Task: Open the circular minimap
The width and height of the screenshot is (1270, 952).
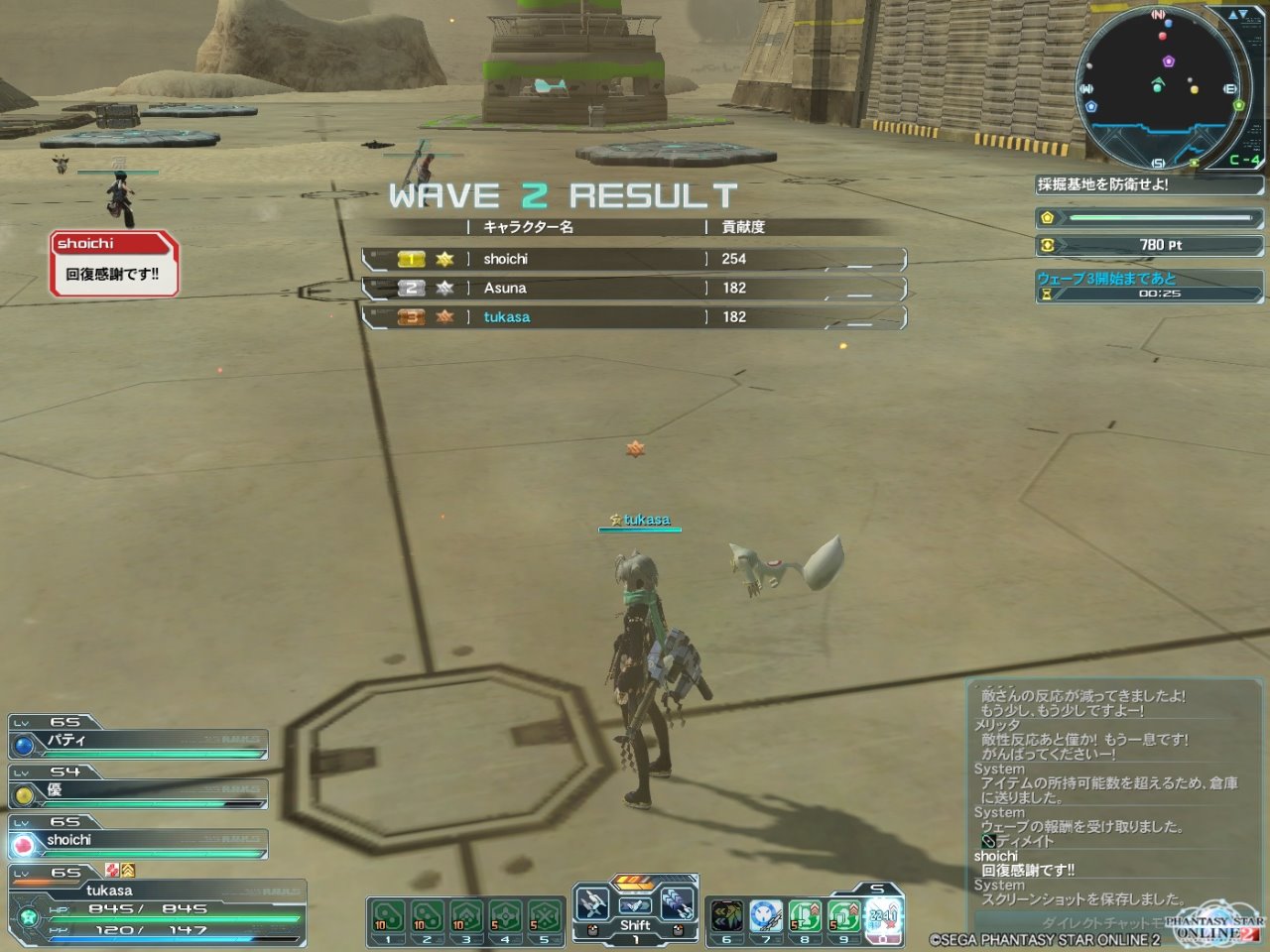Action: 1159,87
